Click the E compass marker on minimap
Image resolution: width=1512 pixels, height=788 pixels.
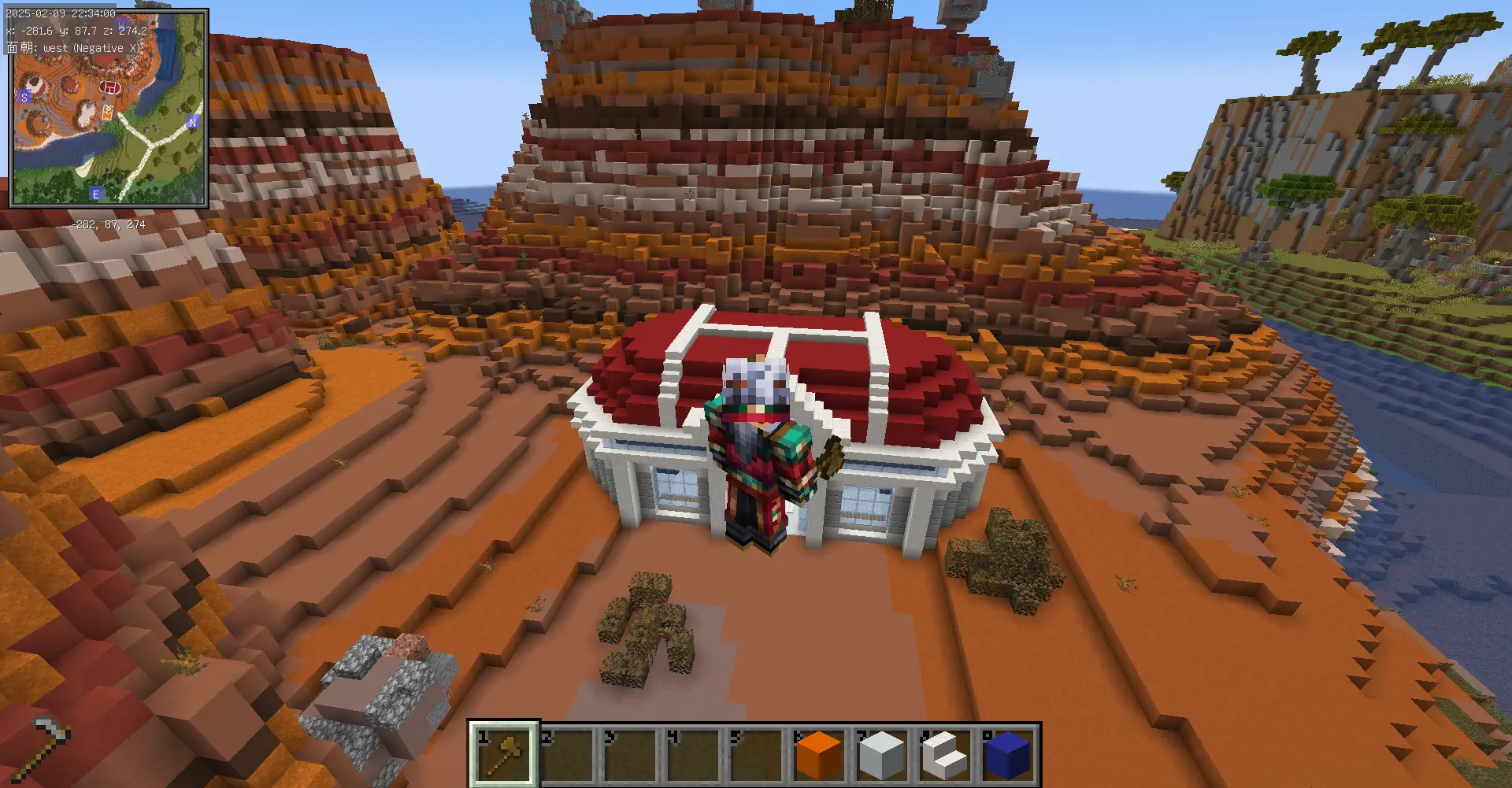tap(95, 194)
